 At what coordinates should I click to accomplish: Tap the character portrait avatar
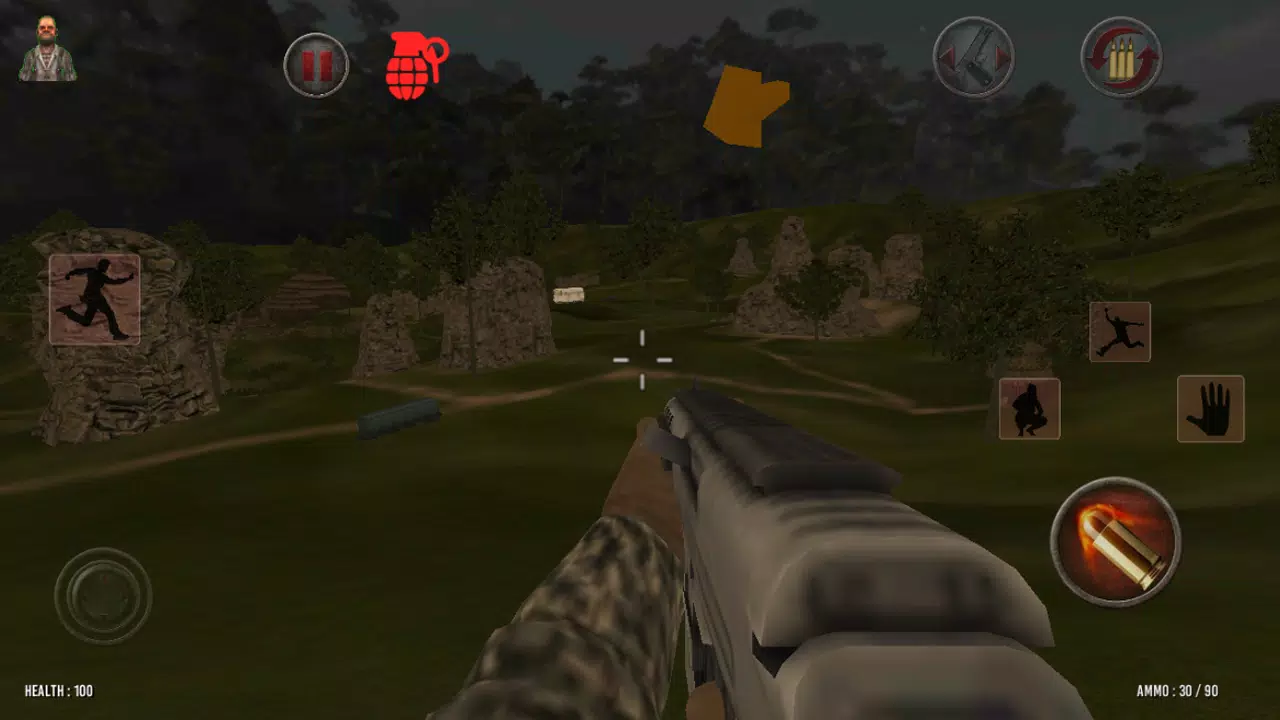(48, 49)
